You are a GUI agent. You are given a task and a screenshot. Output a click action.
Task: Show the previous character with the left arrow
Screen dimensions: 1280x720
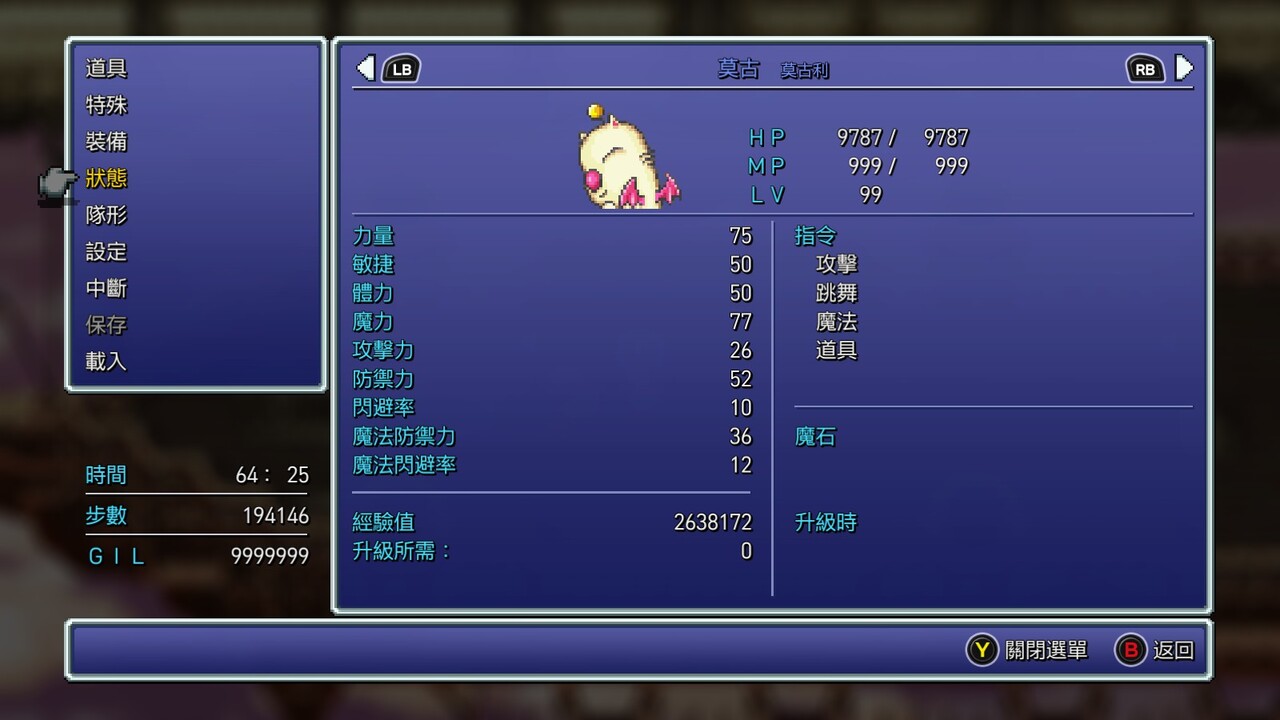point(366,68)
